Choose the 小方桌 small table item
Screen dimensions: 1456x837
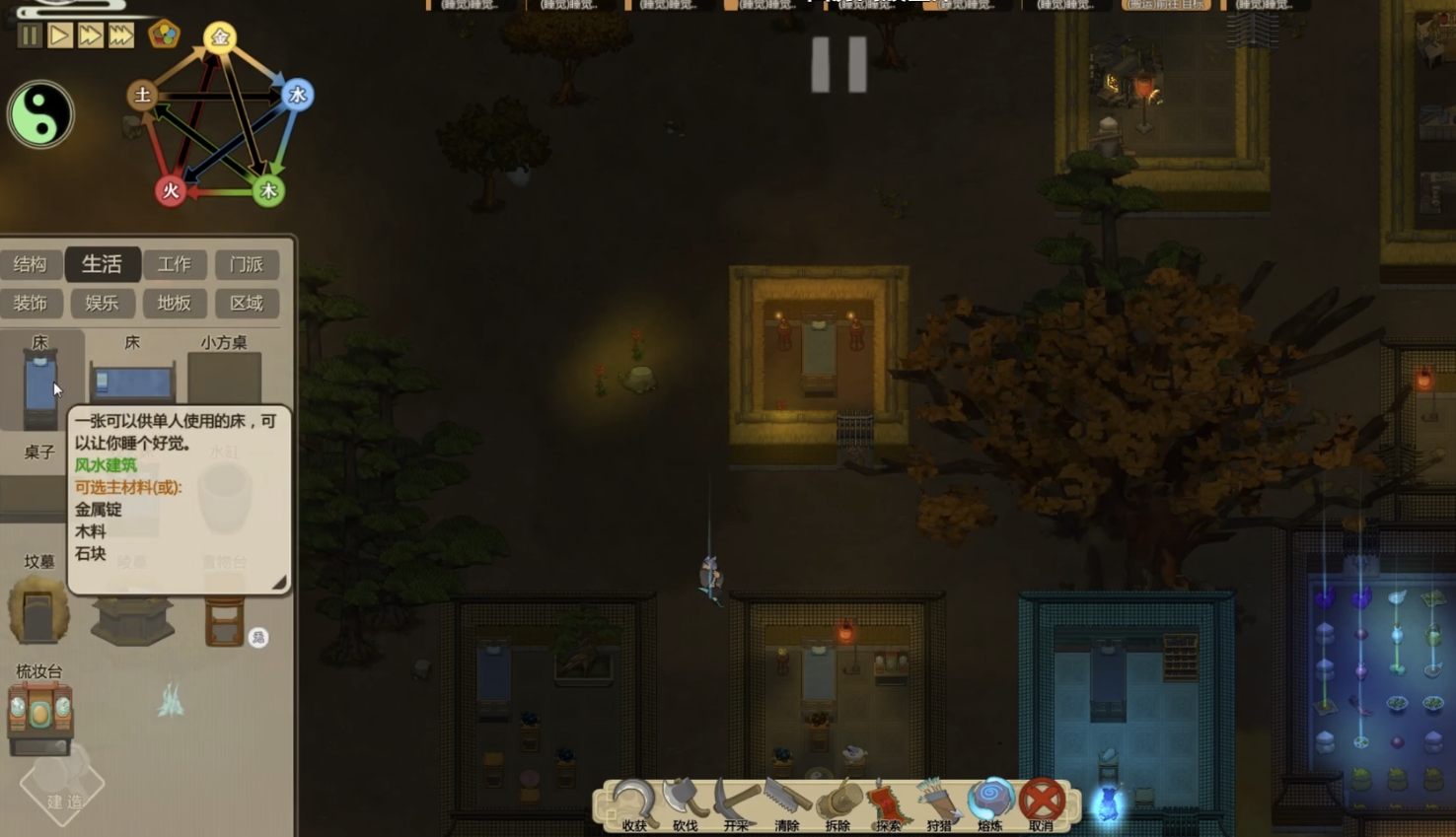(224, 372)
